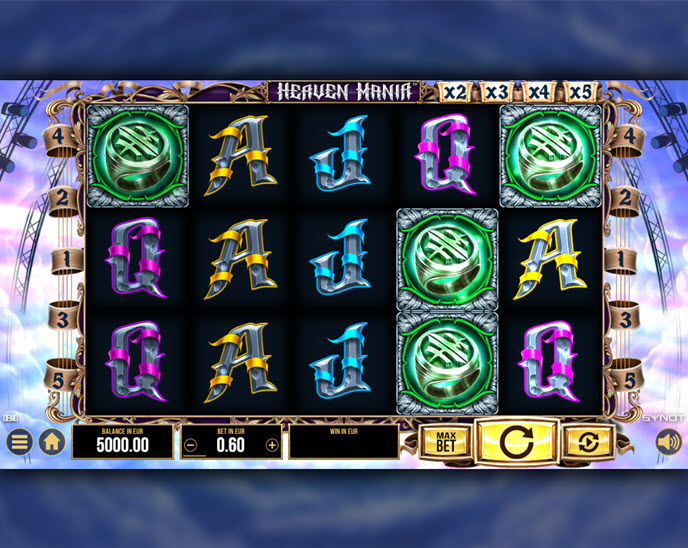688x548 pixels.
Task: Go to the home lobby
Action: click(52, 441)
